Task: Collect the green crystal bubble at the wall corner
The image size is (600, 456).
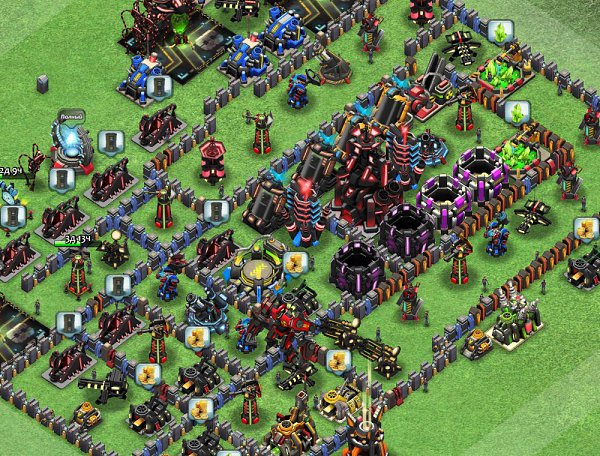Action: [500, 33]
